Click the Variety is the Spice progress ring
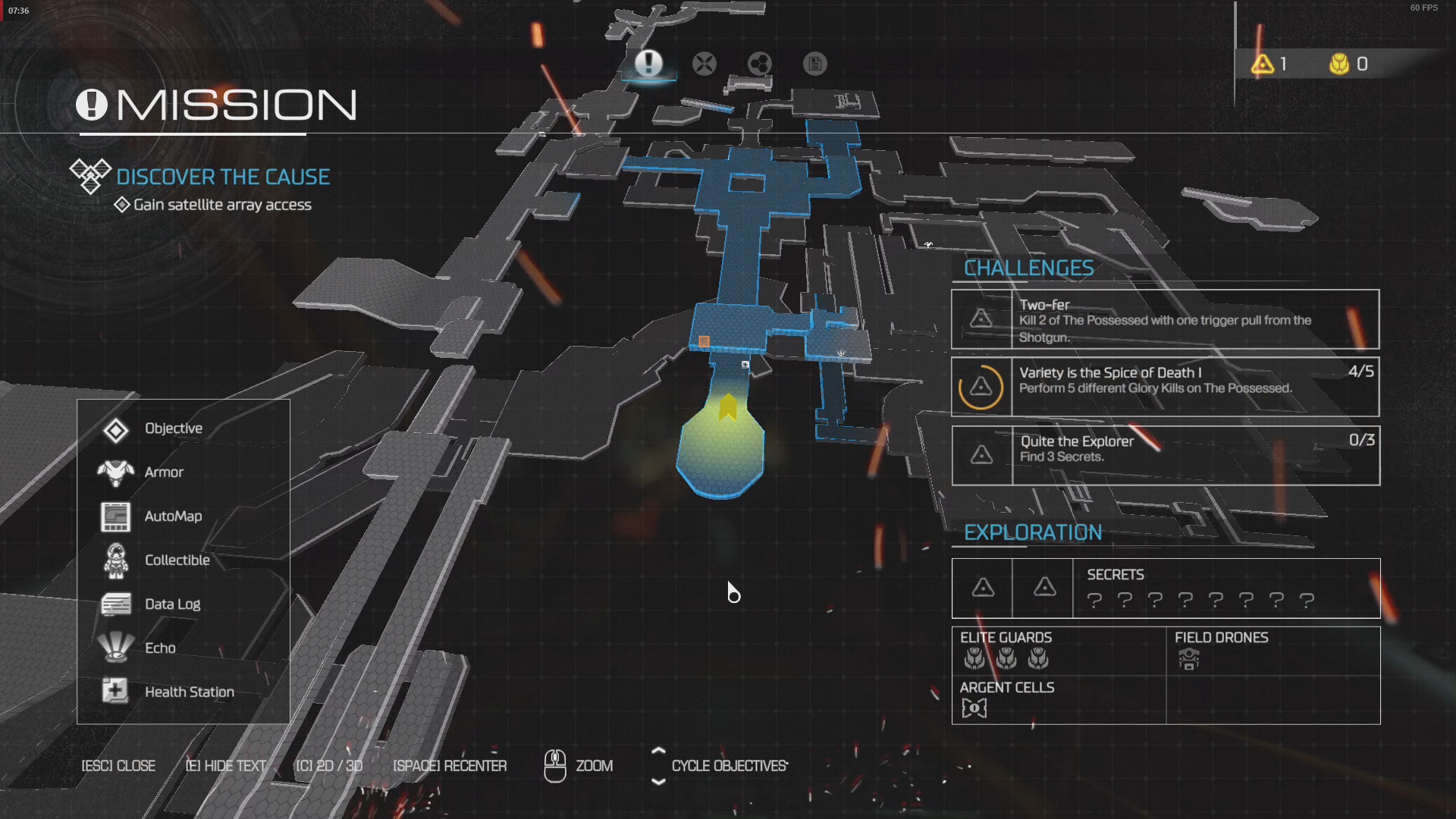The image size is (1456, 819). (x=982, y=387)
